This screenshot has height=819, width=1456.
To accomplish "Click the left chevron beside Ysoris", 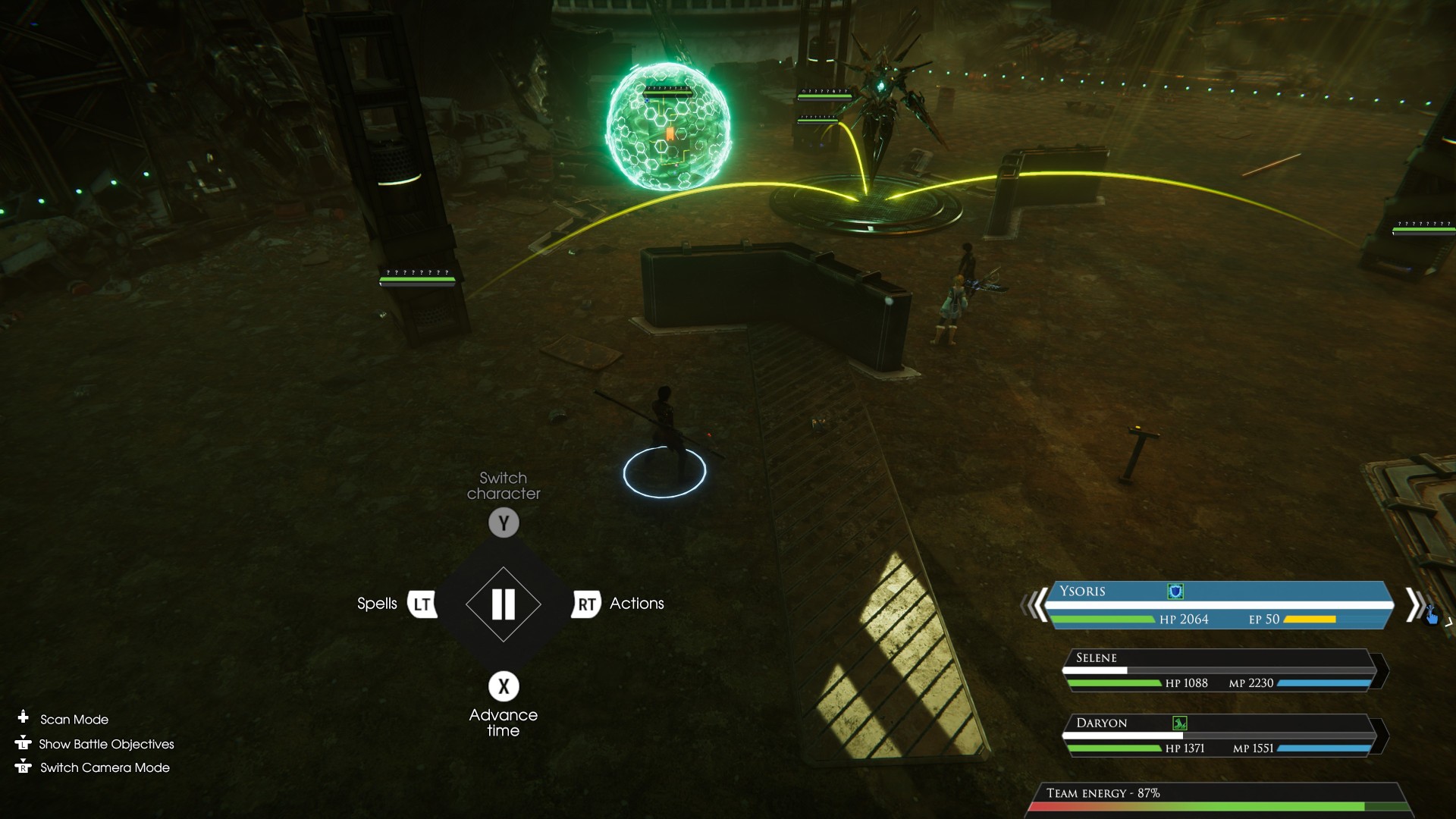I will 1033,605.
